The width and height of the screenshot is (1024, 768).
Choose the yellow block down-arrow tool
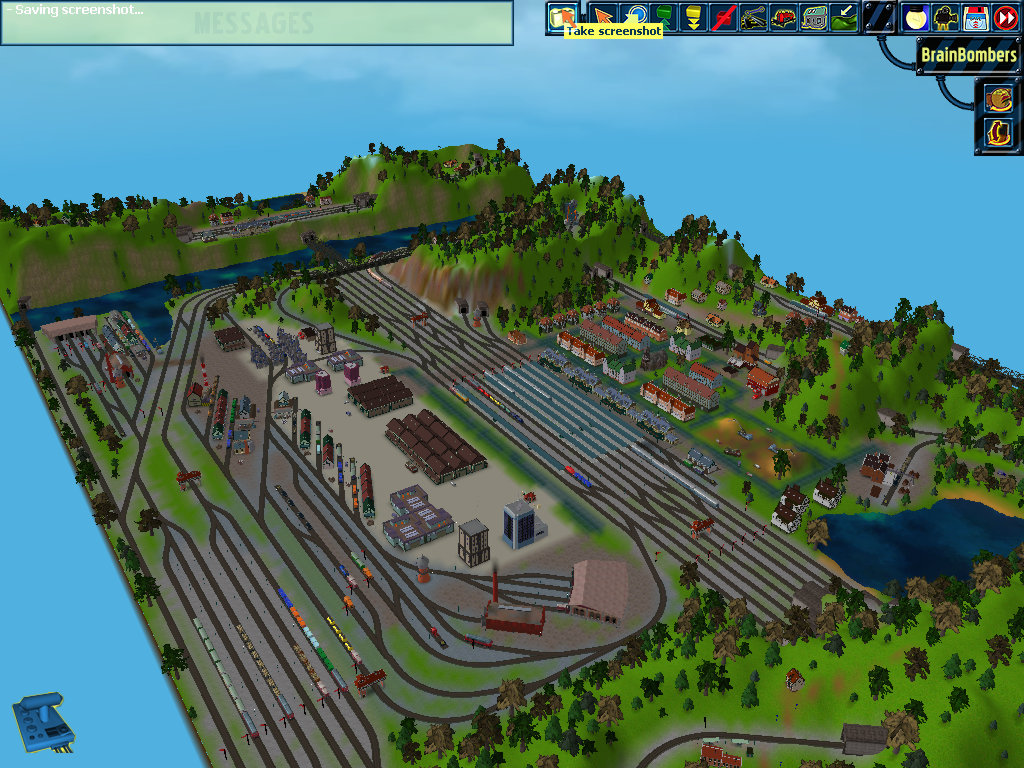pos(692,17)
